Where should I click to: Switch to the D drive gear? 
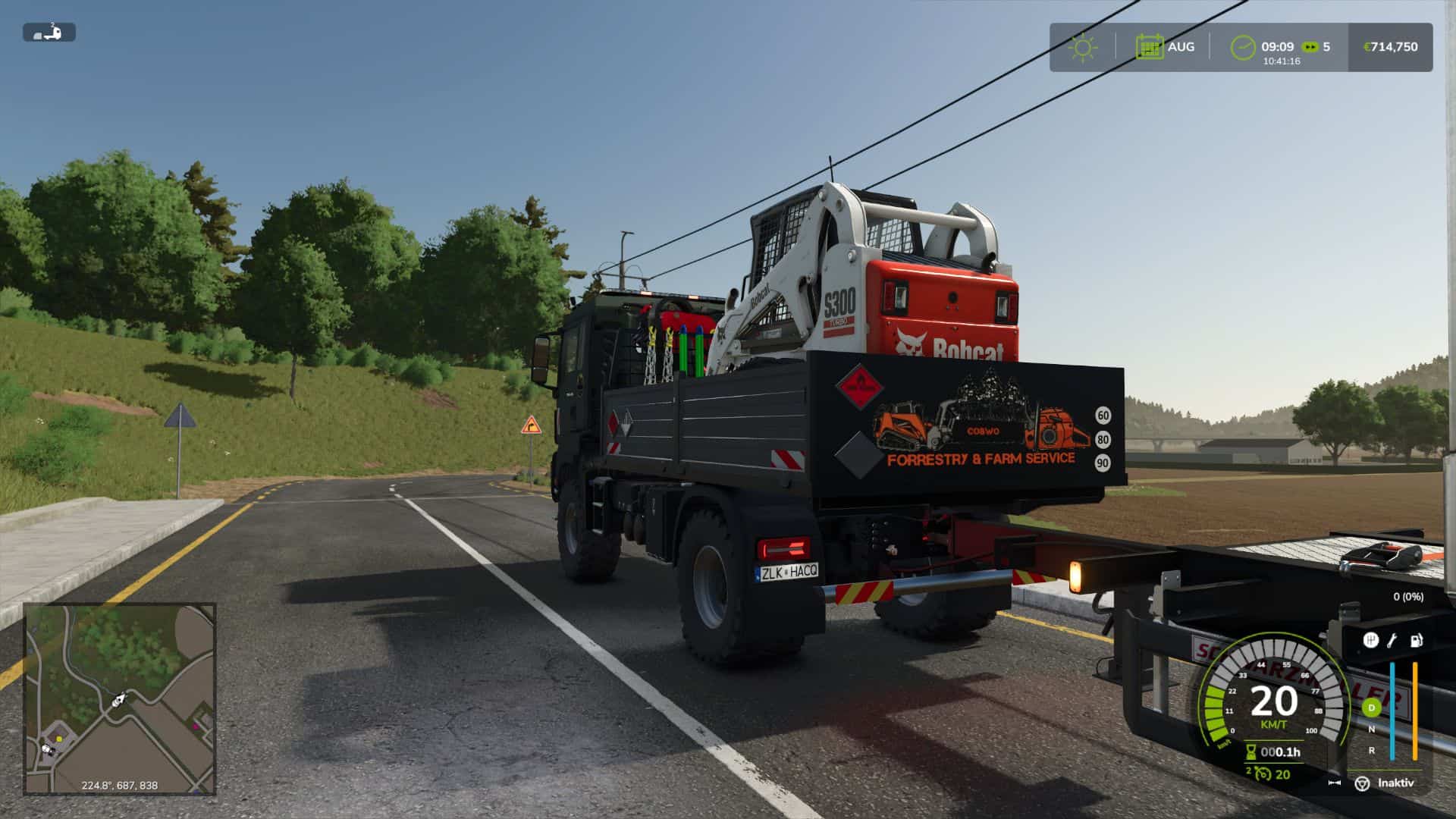click(1371, 708)
